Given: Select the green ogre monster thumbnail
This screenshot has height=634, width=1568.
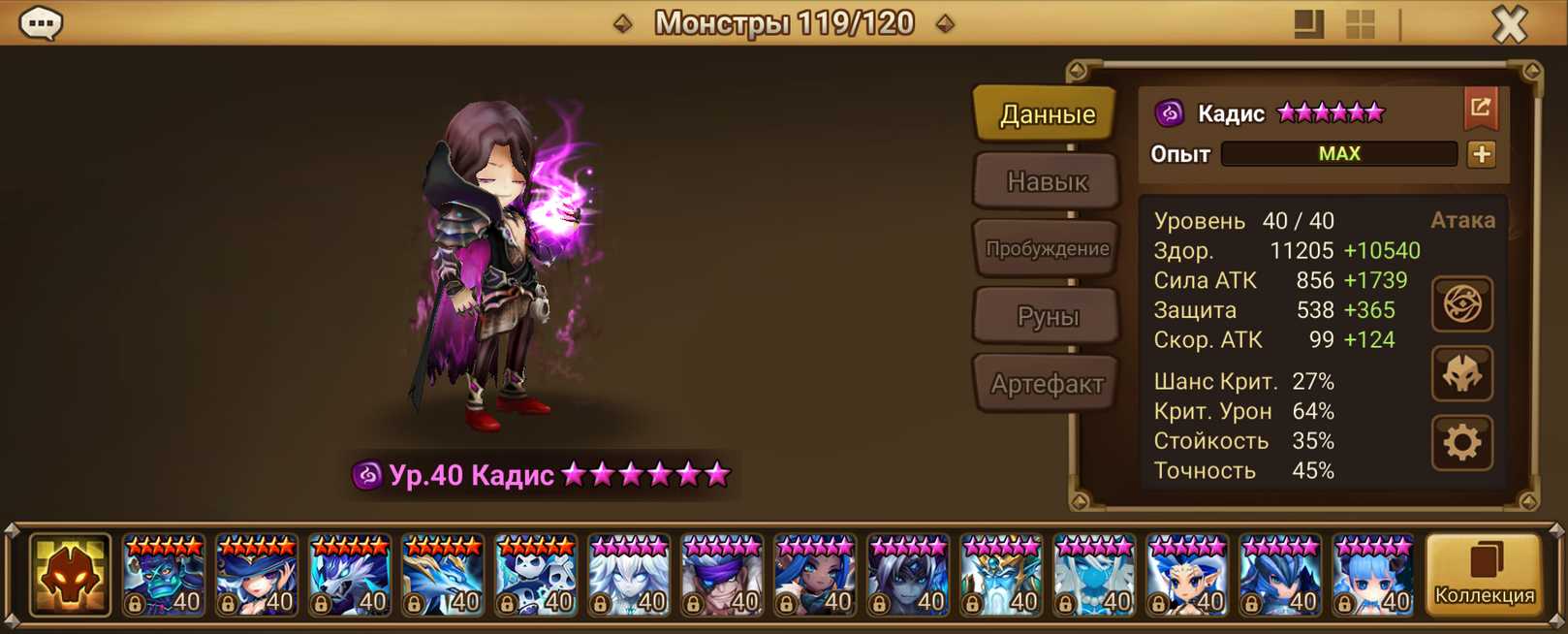Looking at the screenshot, I should click(164, 576).
